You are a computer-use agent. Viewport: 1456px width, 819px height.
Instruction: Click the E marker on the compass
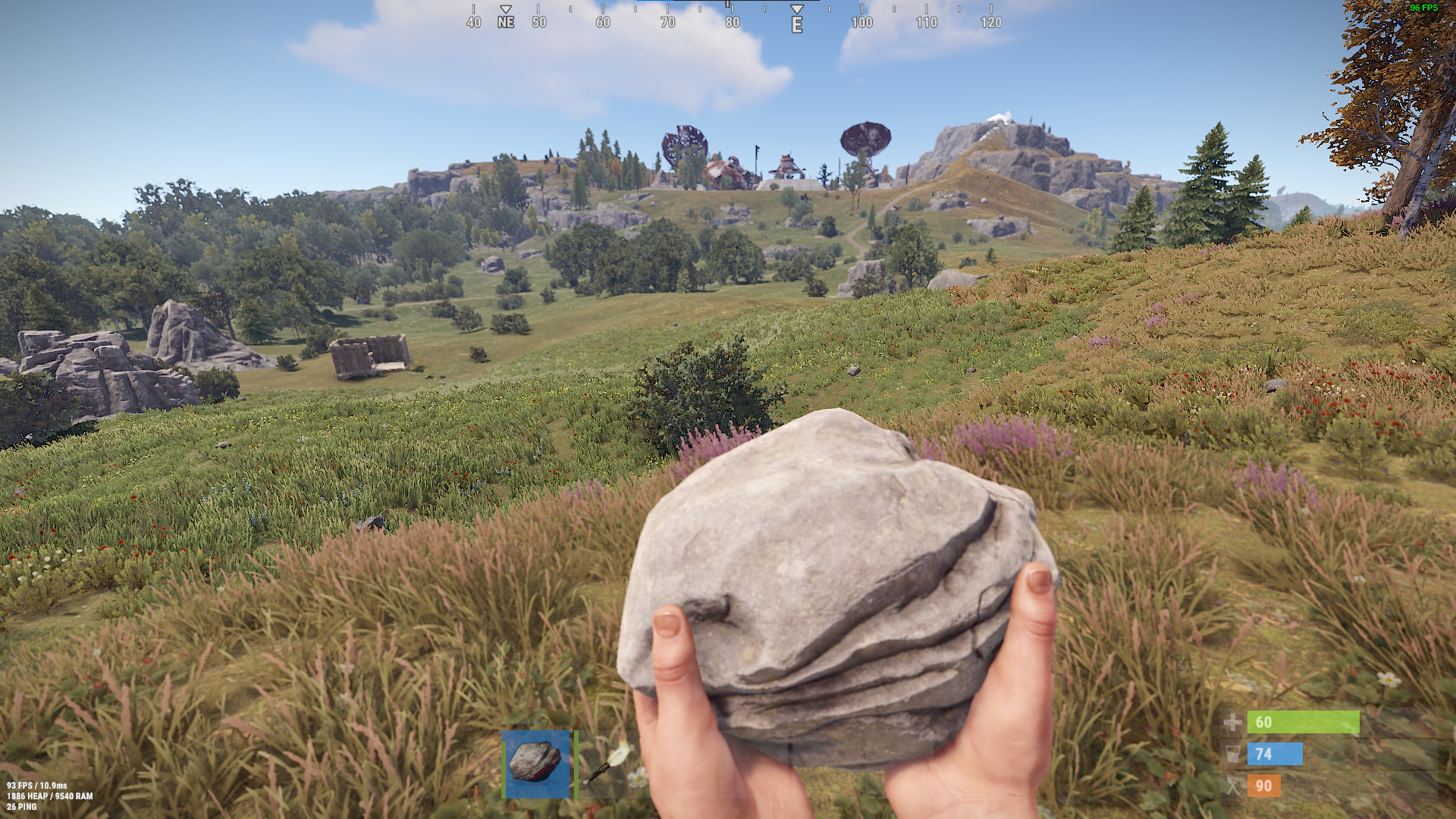click(x=796, y=23)
